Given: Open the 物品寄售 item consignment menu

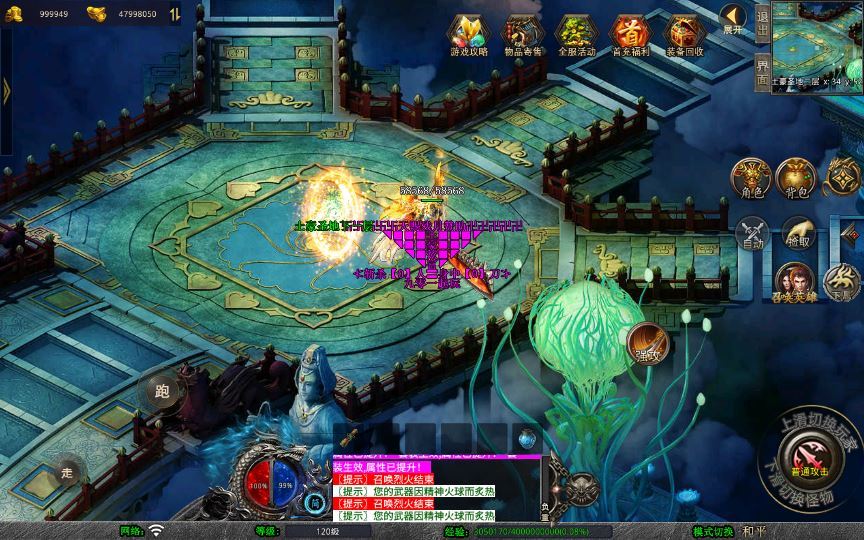Looking at the screenshot, I should click(518, 33).
